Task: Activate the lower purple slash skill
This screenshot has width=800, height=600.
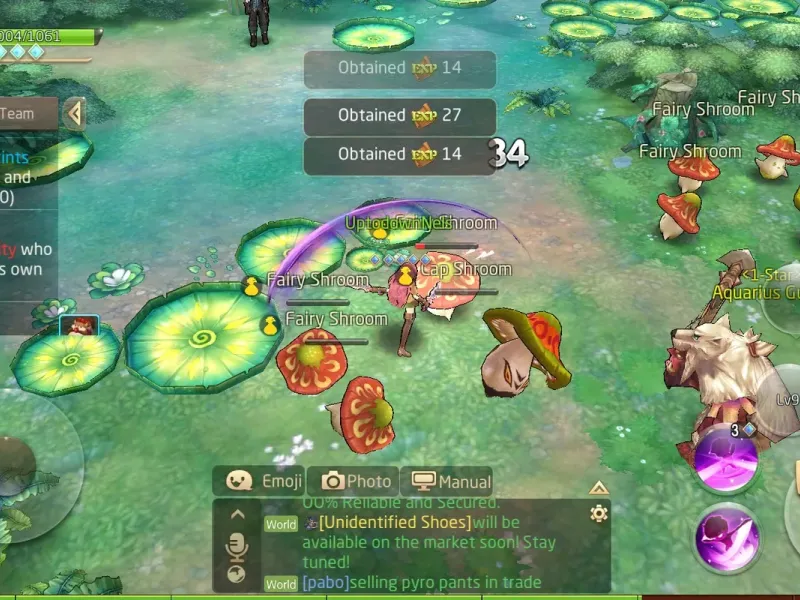Action: click(x=726, y=538)
